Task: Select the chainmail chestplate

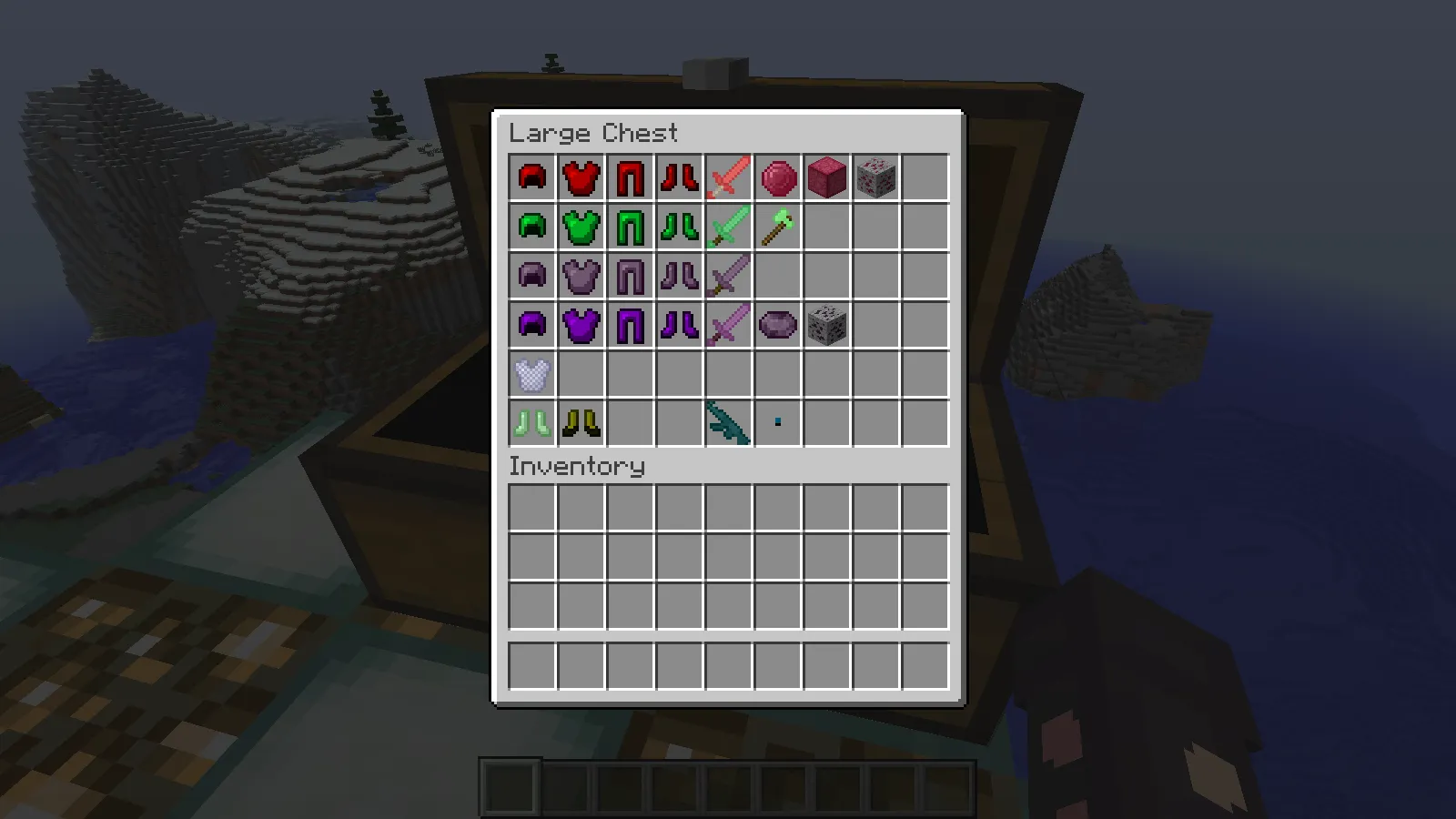Action: coord(532,375)
